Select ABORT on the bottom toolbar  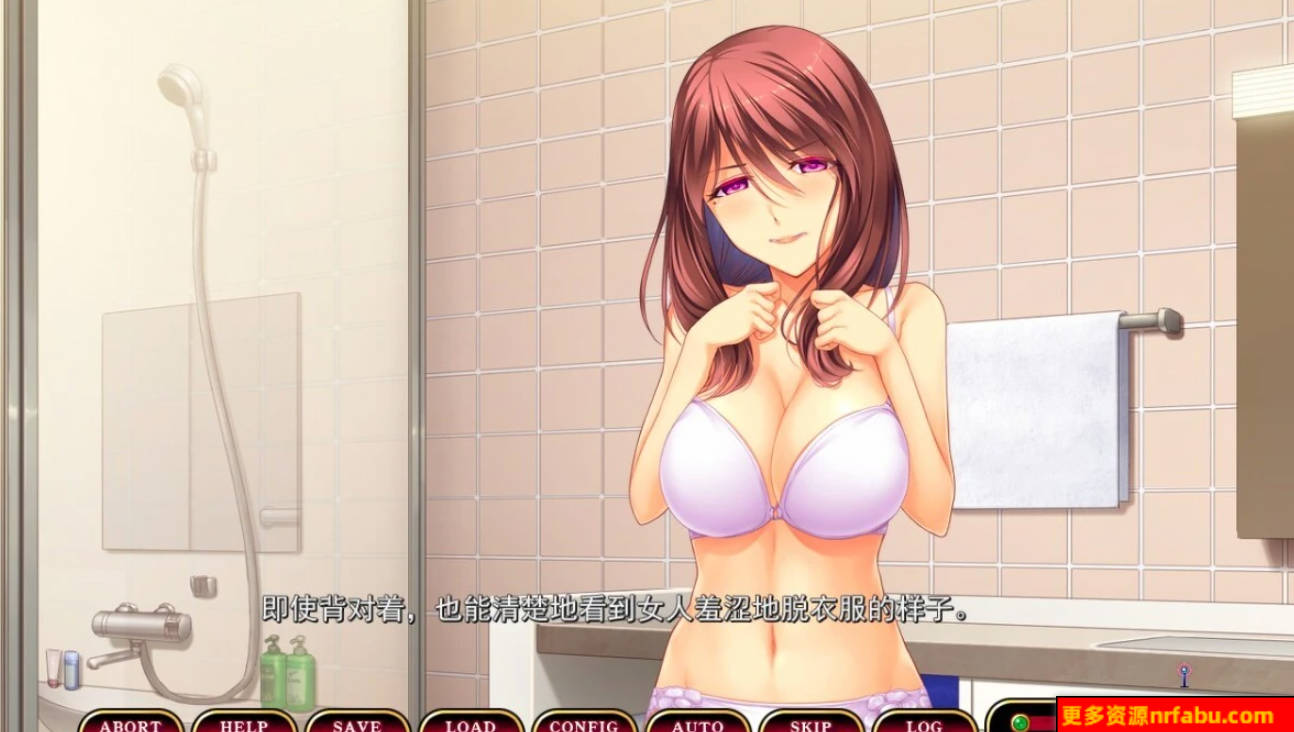pos(131,724)
